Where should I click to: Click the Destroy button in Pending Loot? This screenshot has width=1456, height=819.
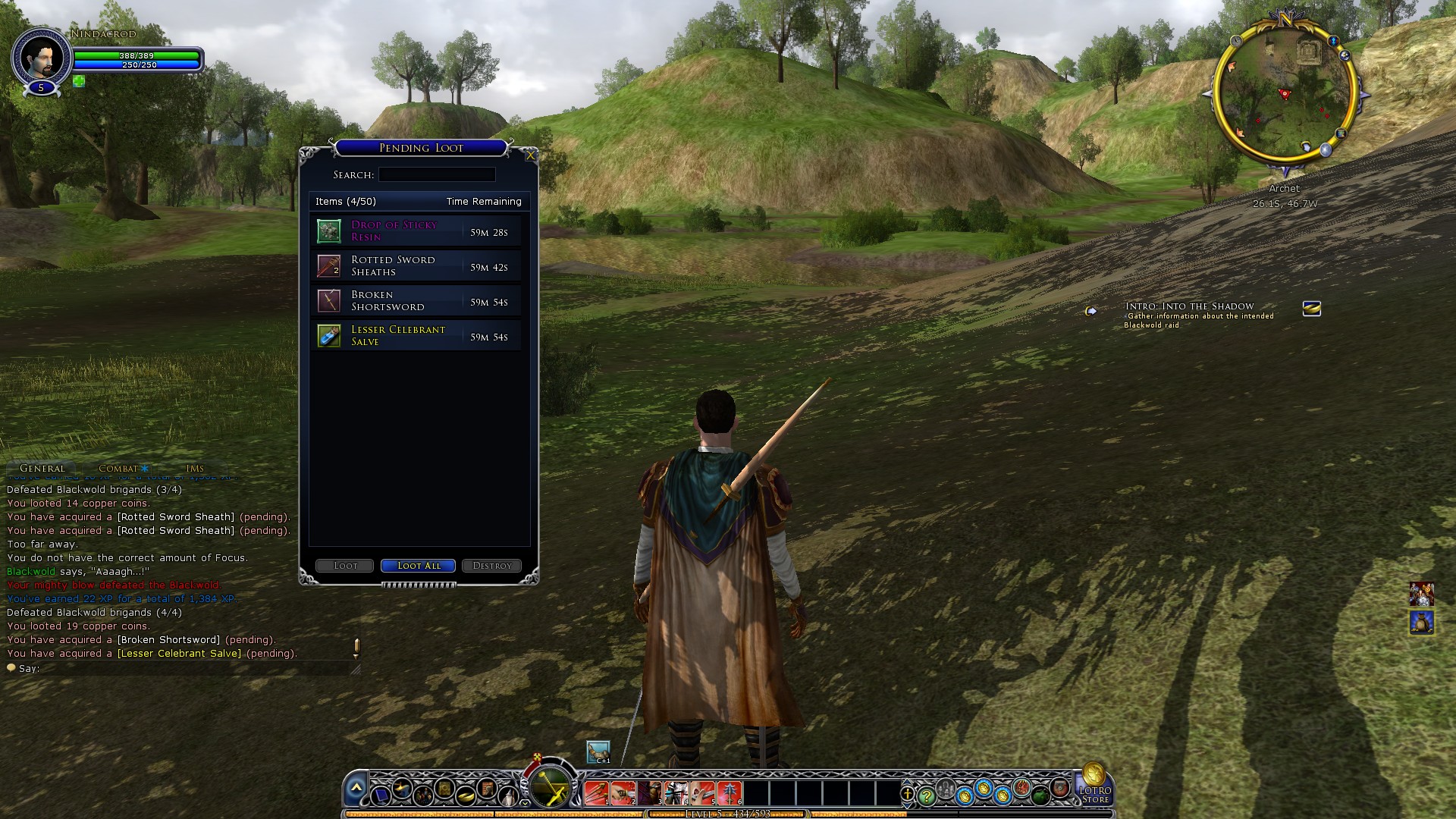[491, 566]
